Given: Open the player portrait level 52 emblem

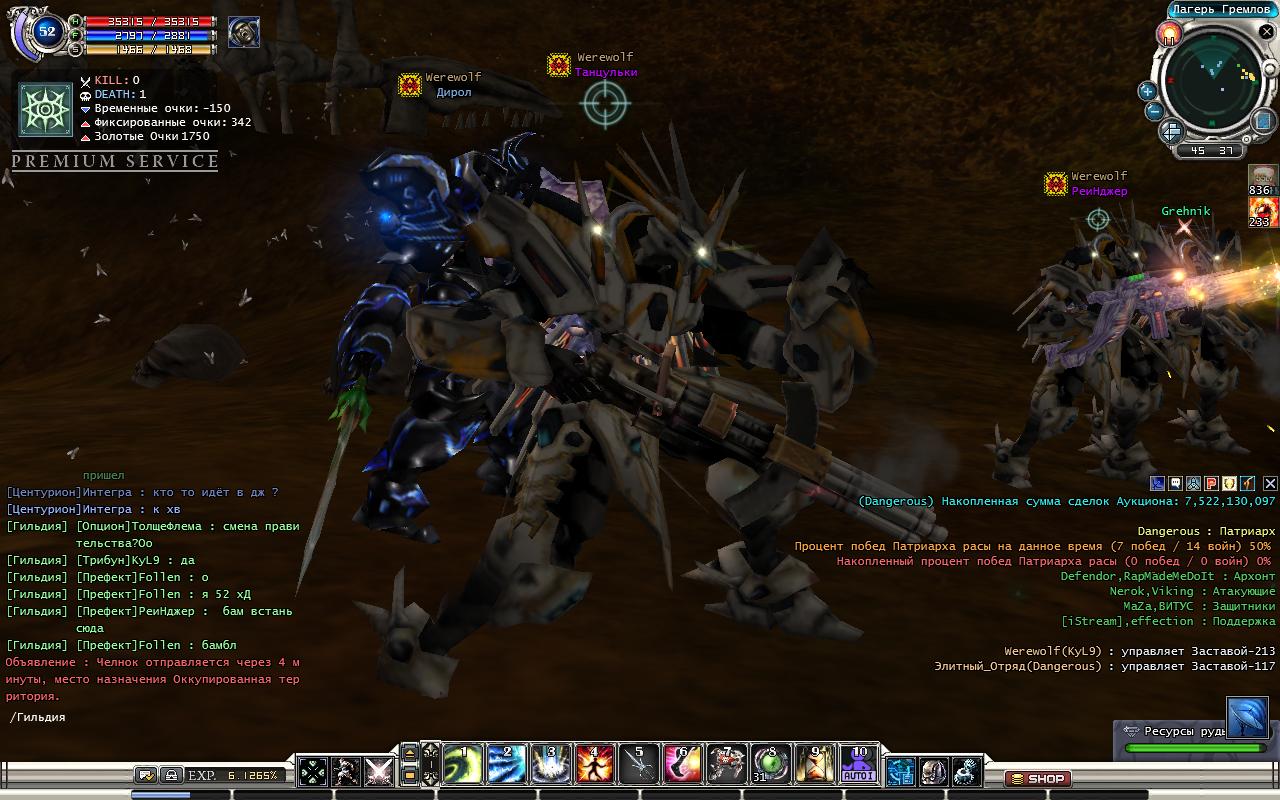Looking at the screenshot, I should click(x=46, y=32).
